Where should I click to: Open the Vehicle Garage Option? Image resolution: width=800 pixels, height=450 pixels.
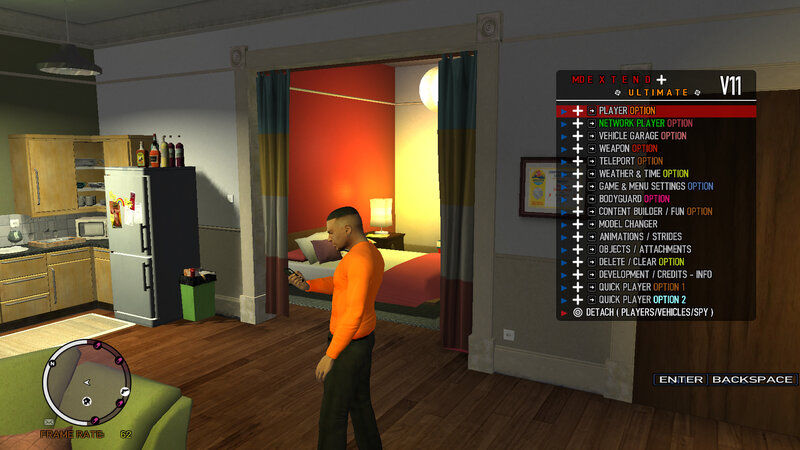tap(642, 136)
